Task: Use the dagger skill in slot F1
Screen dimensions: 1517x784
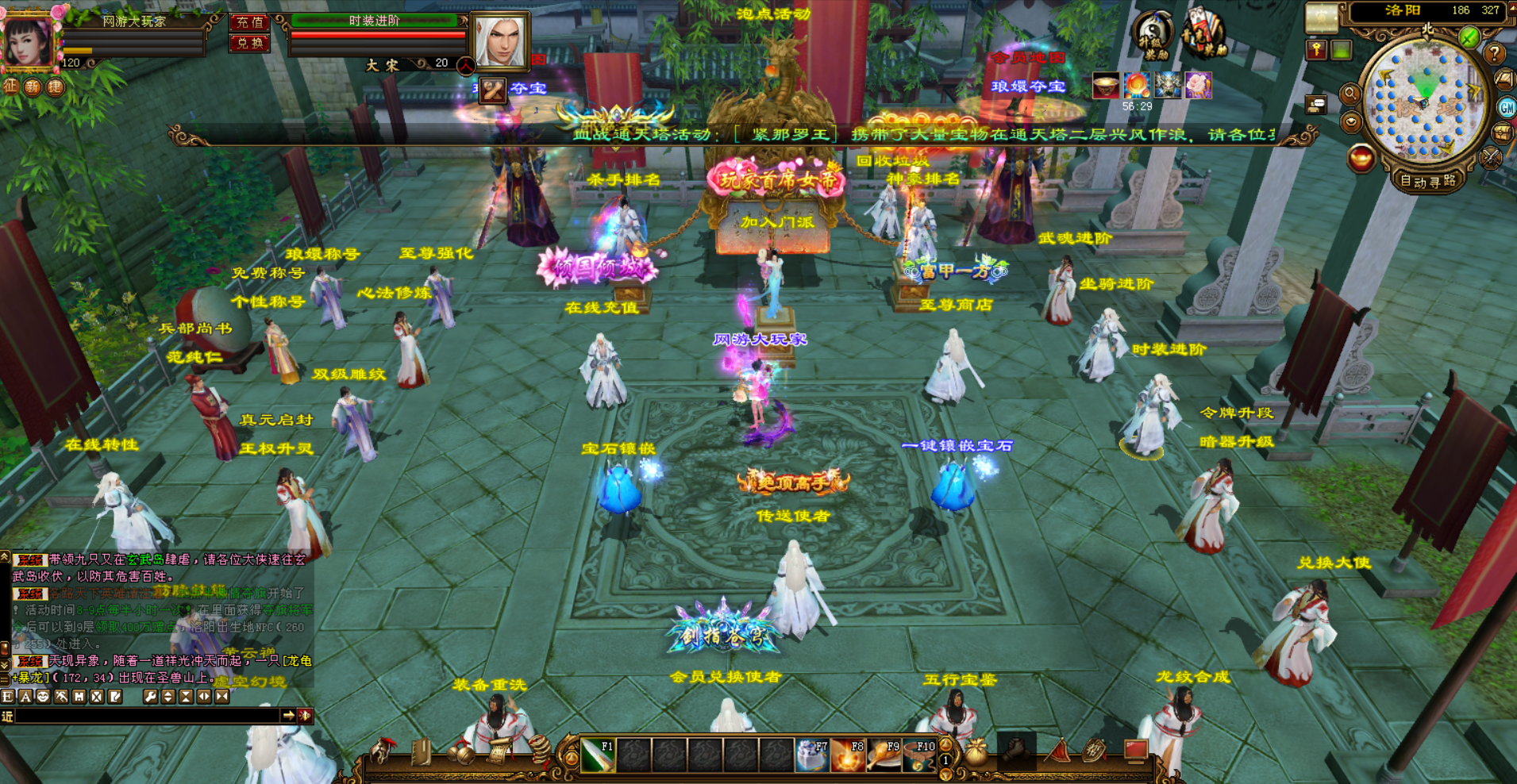Action: (598, 755)
